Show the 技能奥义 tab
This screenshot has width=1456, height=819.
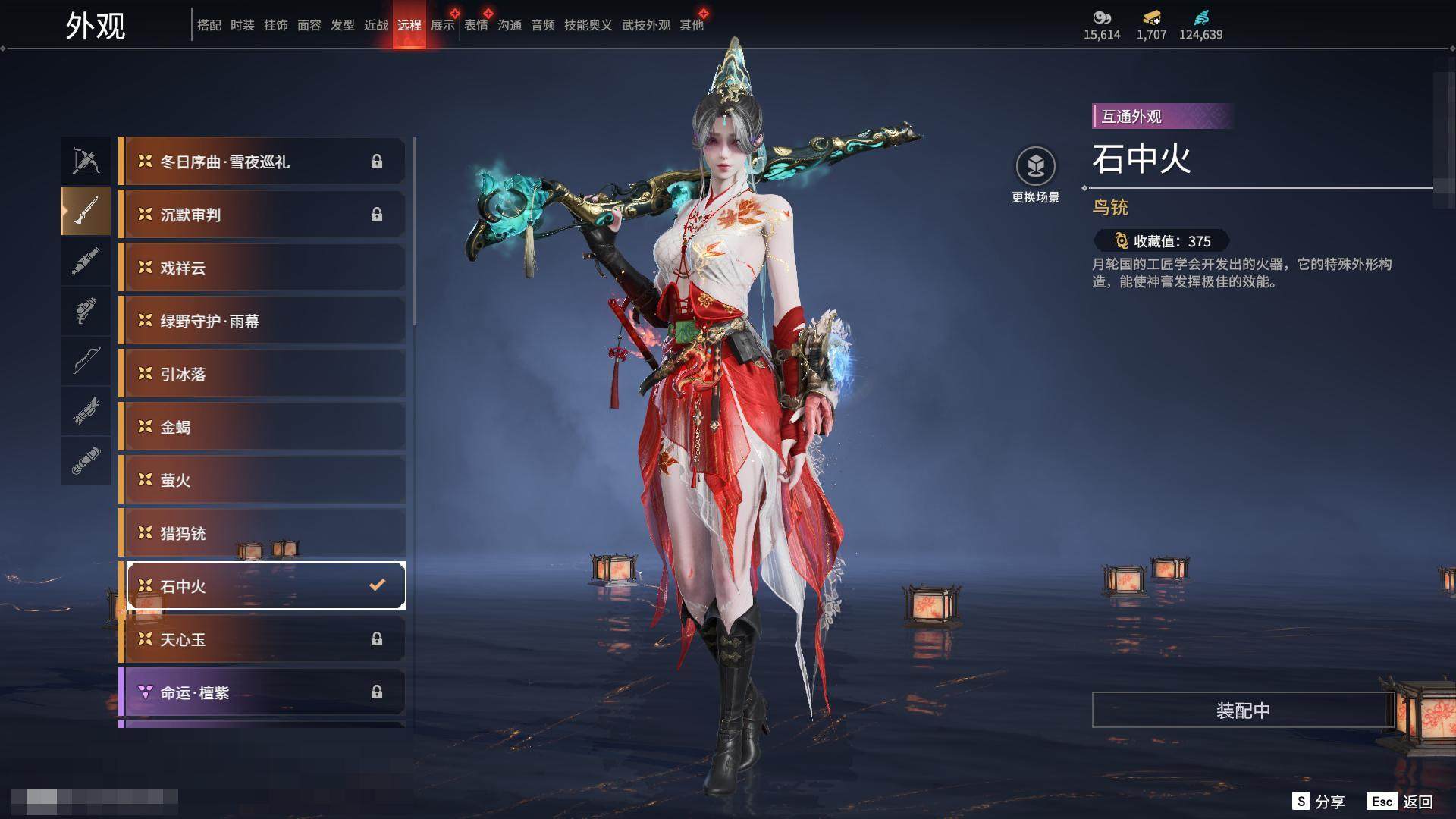(x=588, y=25)
